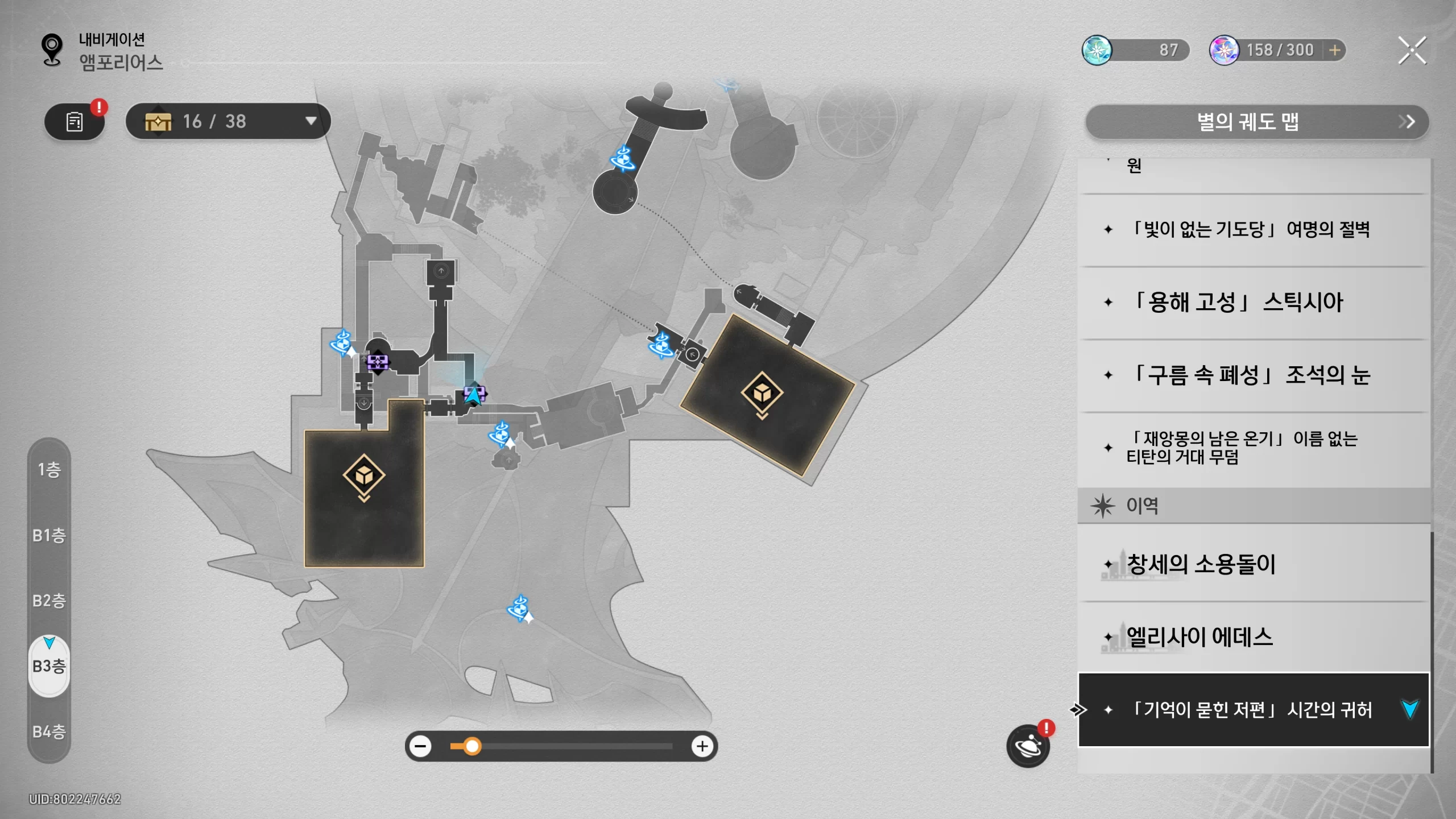1456x819 pixels.
Task: Choose 「용해 고성」 스틱시아 from the list
Action: (1251, 303)
